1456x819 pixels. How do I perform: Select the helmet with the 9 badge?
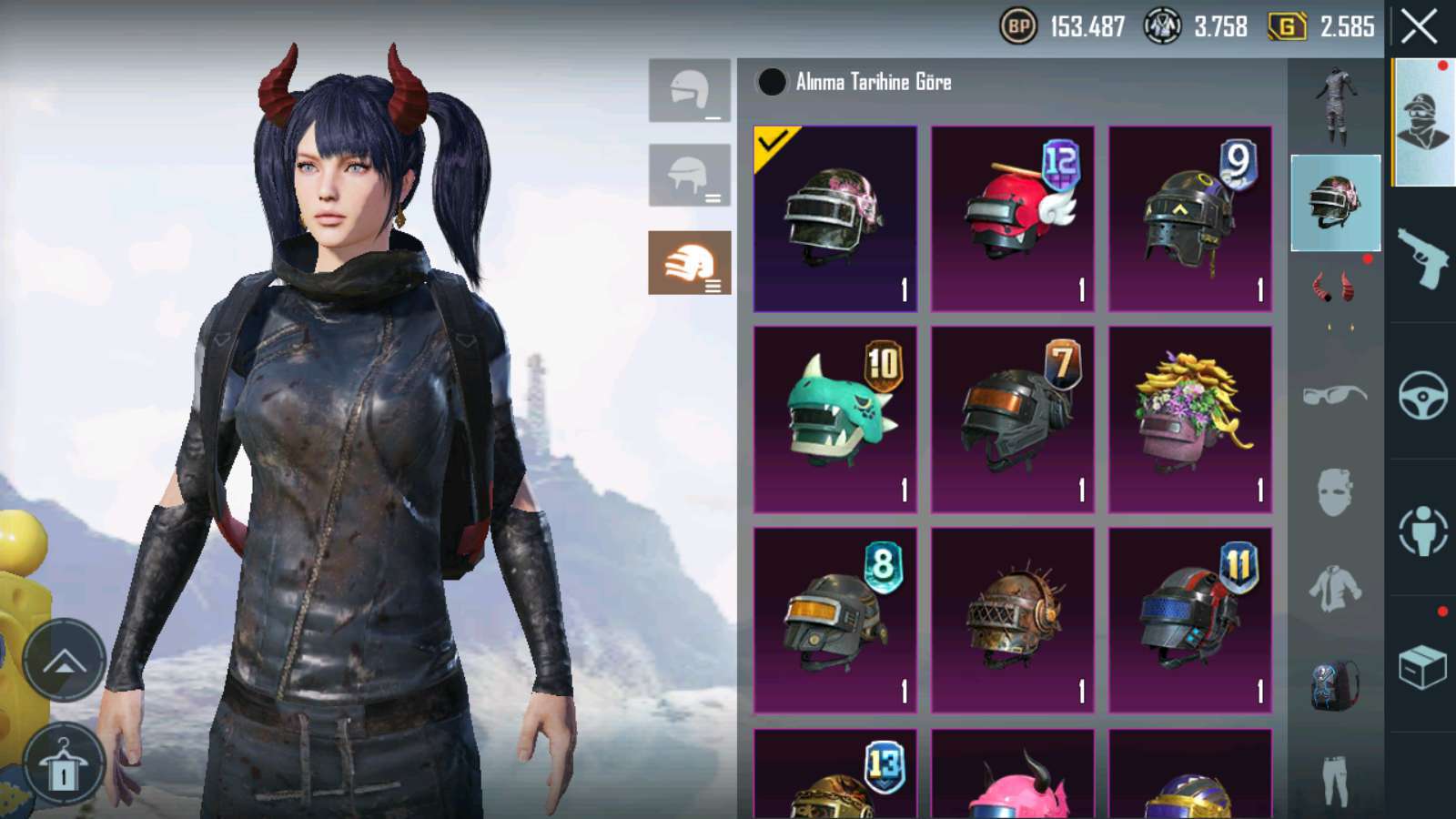1189,218
